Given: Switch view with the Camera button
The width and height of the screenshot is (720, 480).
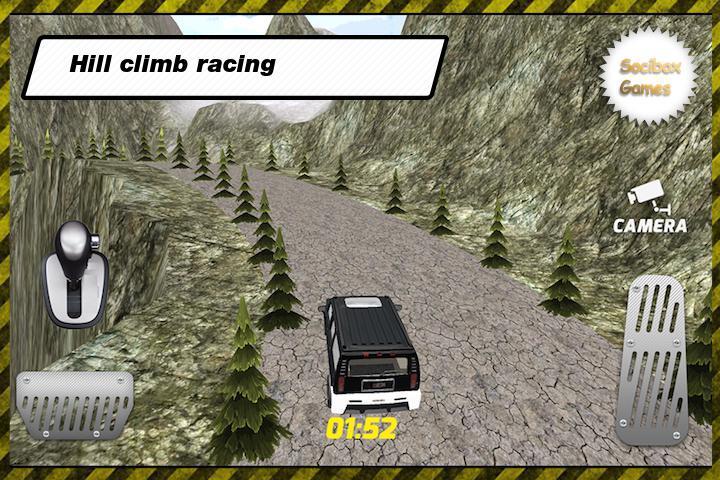Looking at the screenshot, I should point(649,208).
